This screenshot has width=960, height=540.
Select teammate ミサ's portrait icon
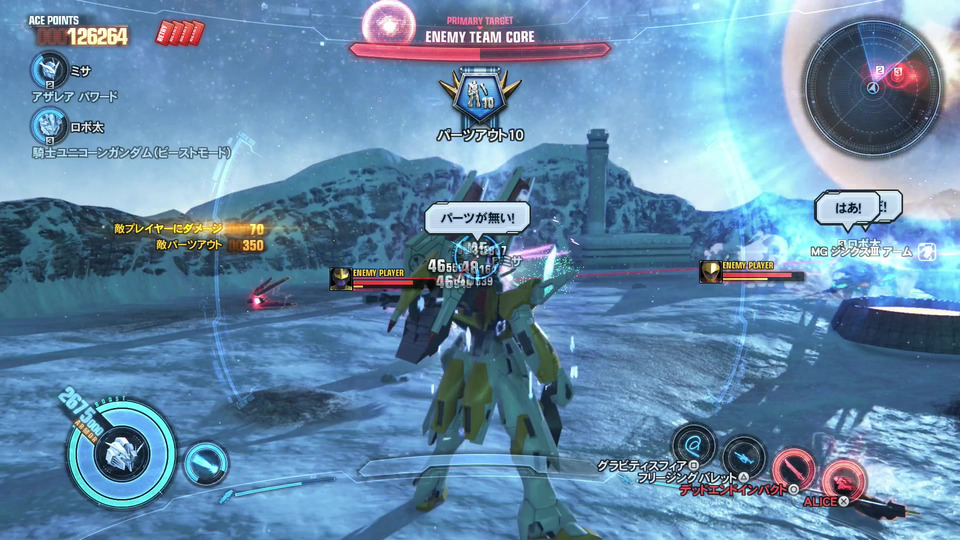(46, 70)
